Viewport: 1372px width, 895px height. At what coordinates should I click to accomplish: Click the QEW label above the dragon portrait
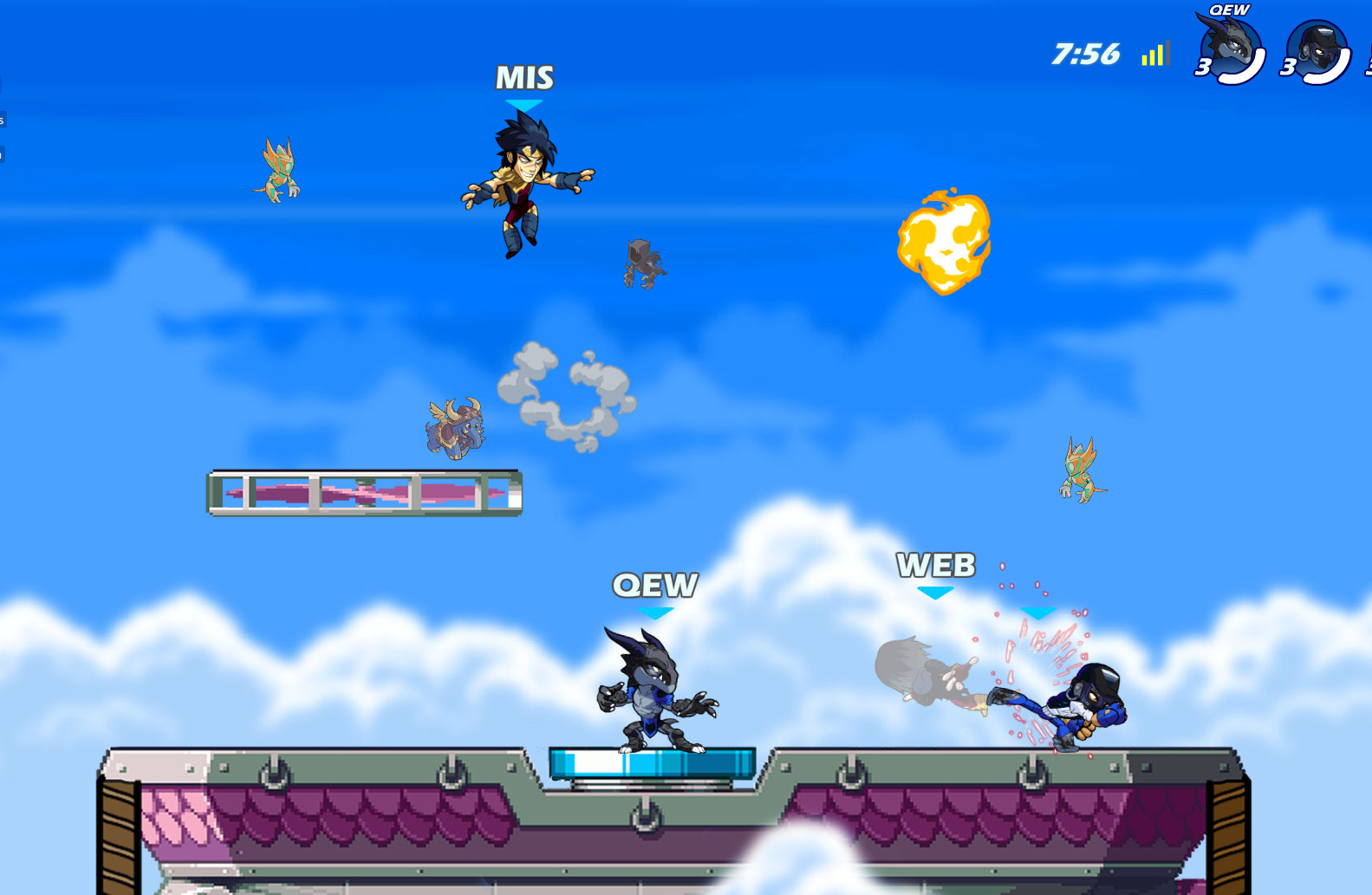(1228, 10)
